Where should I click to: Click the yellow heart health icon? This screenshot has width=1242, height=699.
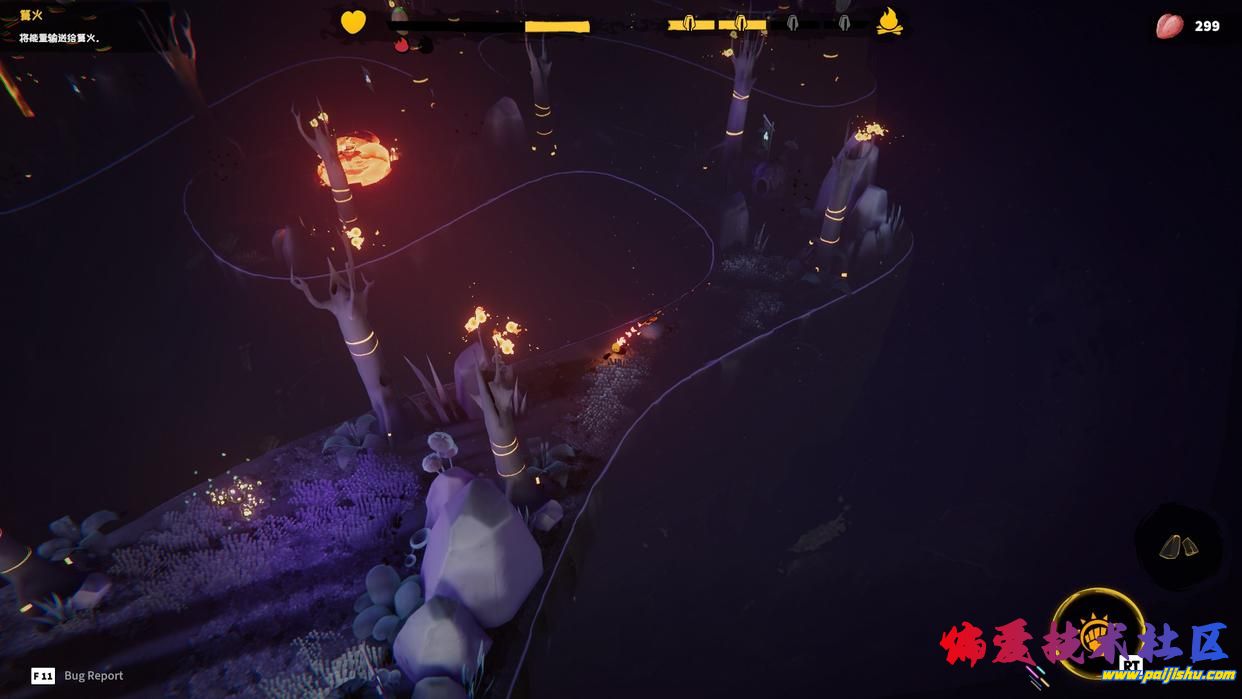pos(353,22)
